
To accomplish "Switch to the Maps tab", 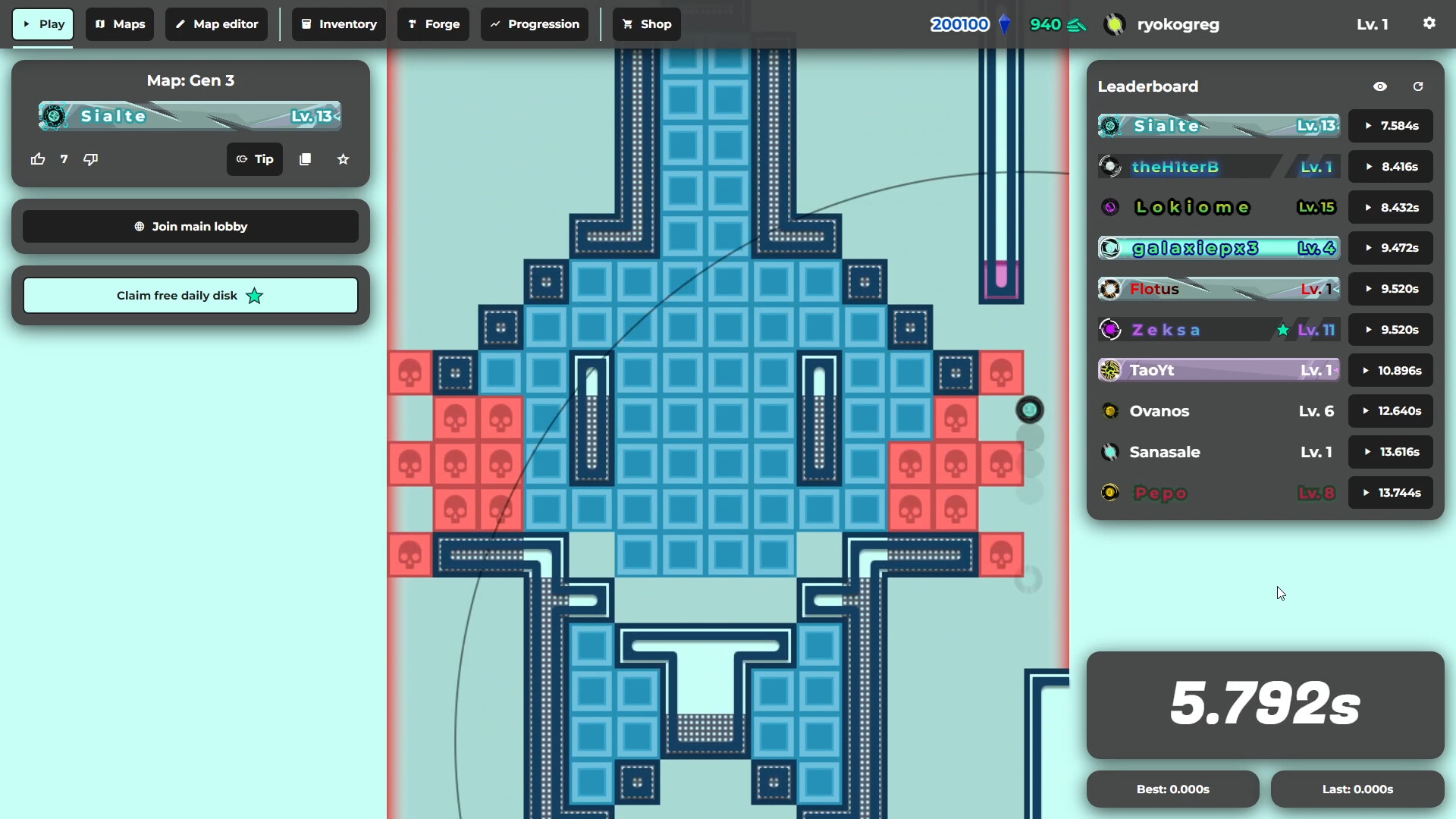I will pyautogui.click(x=119, y=24).
